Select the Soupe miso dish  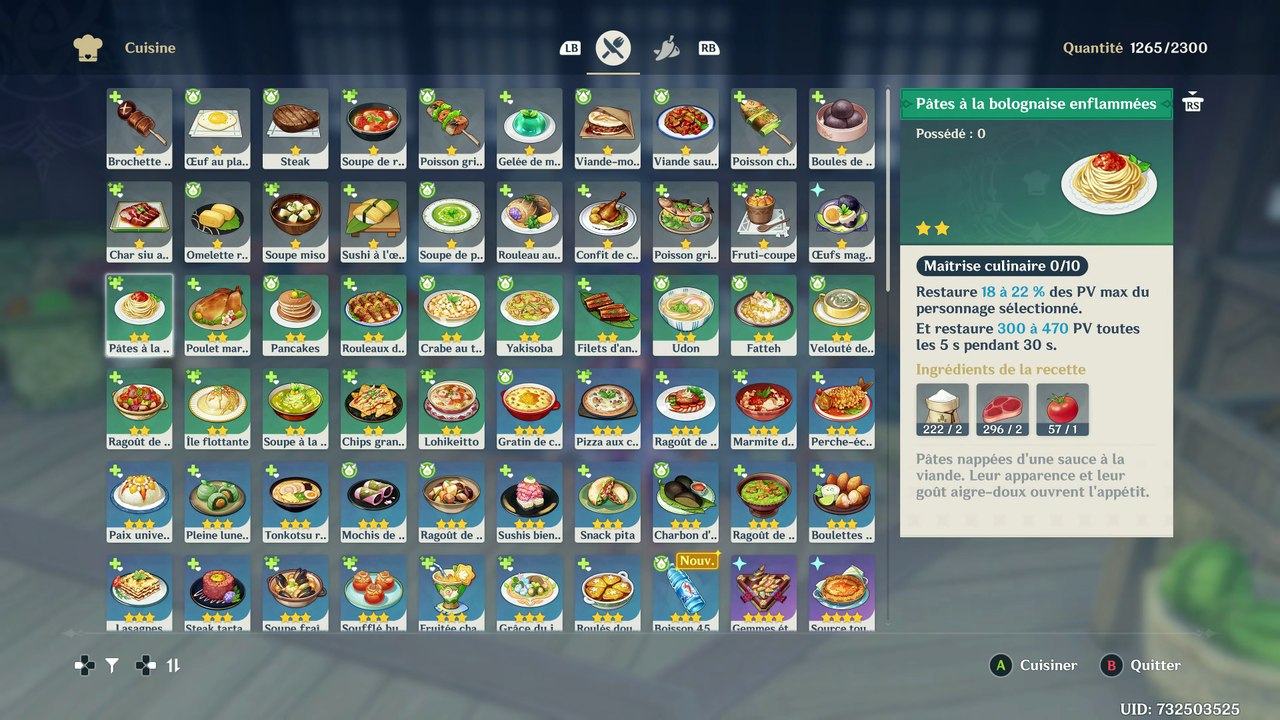tap(295, 222)
